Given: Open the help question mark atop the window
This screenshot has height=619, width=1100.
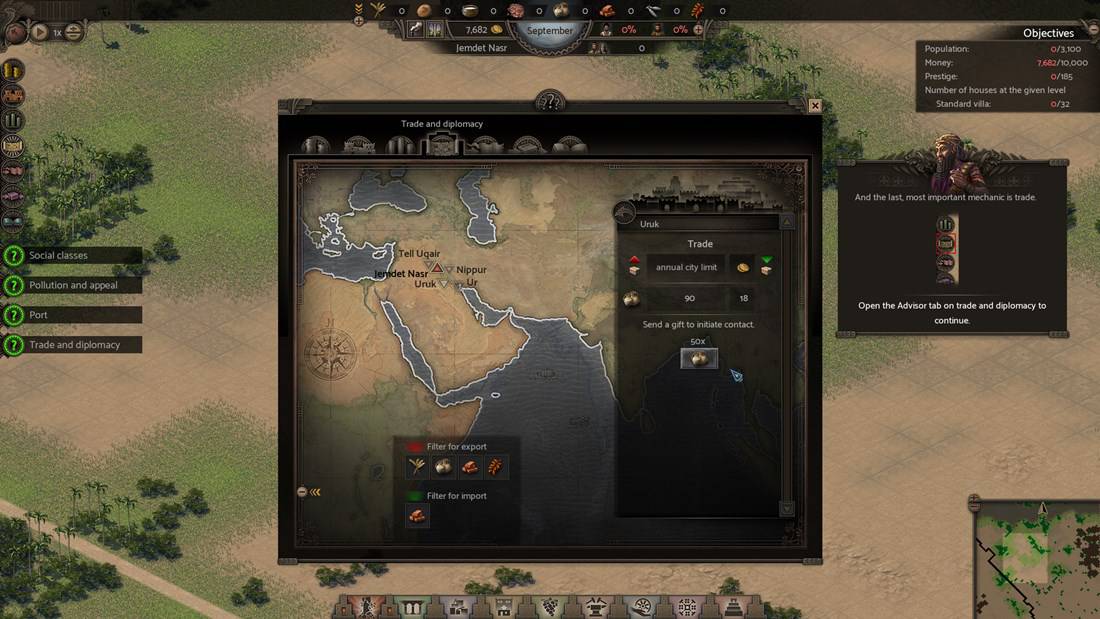Looking at the screenshot, I should point(550,101).
